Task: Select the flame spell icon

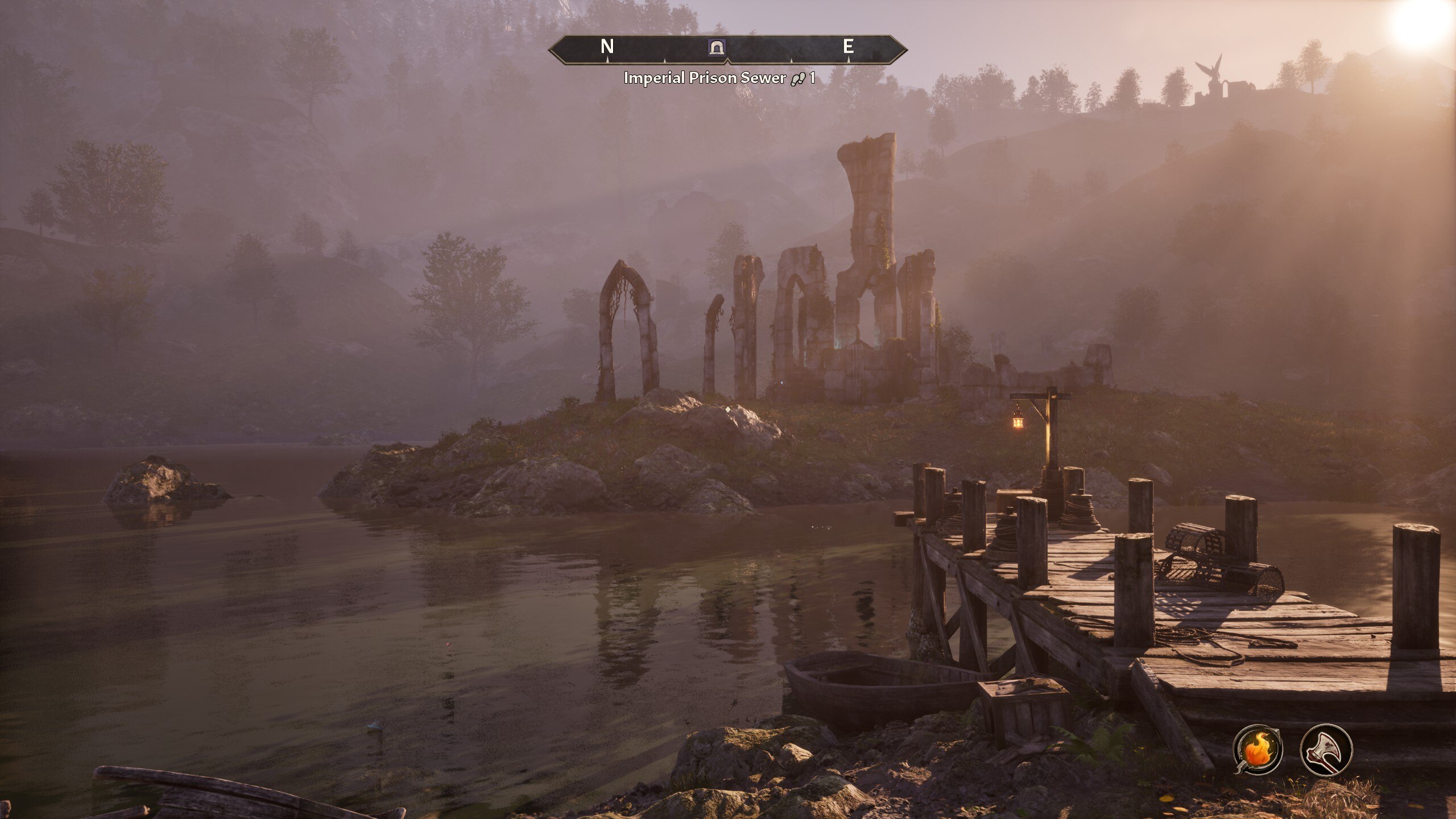Action: [1258, 750]
